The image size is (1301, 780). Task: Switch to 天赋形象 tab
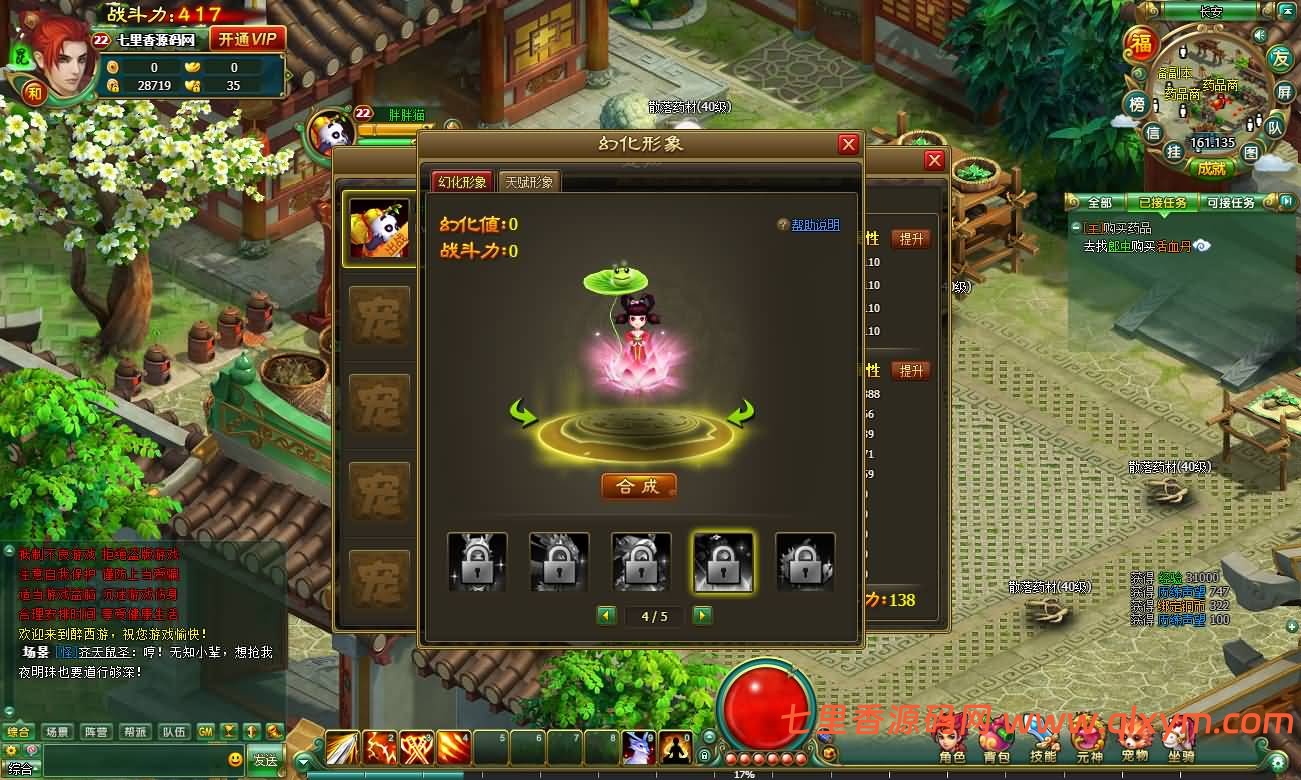(530, 182)
